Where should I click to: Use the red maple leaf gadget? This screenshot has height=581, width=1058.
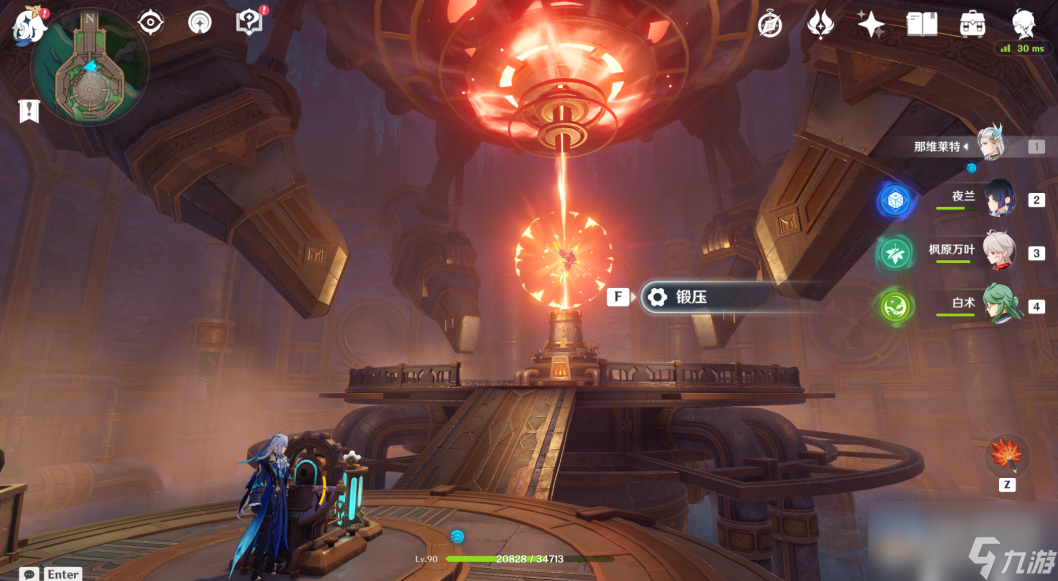click(1006, 455)
